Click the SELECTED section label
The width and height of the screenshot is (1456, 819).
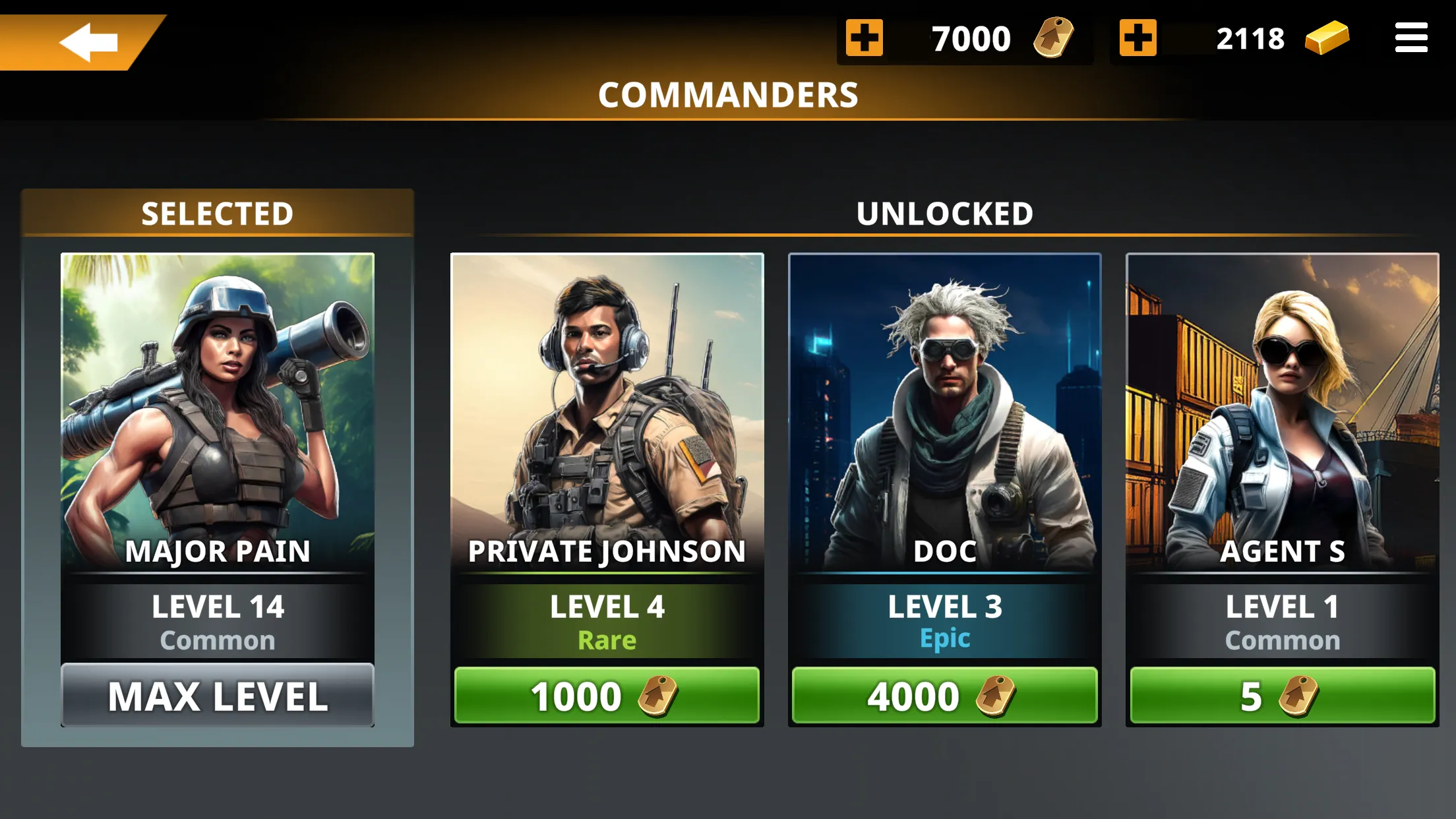click(x=216, y=212)
